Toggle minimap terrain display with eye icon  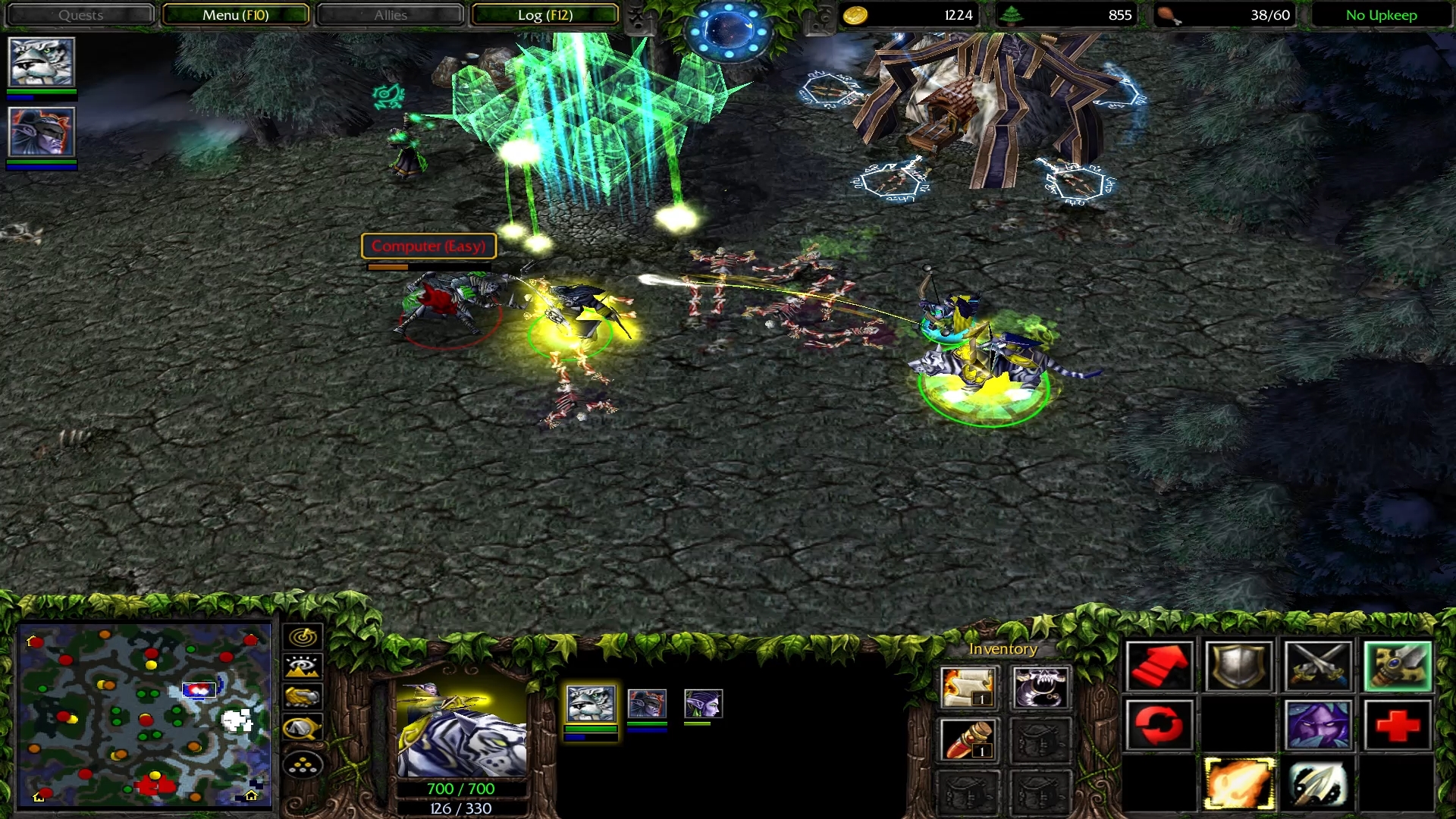click(x=303, y=667)
